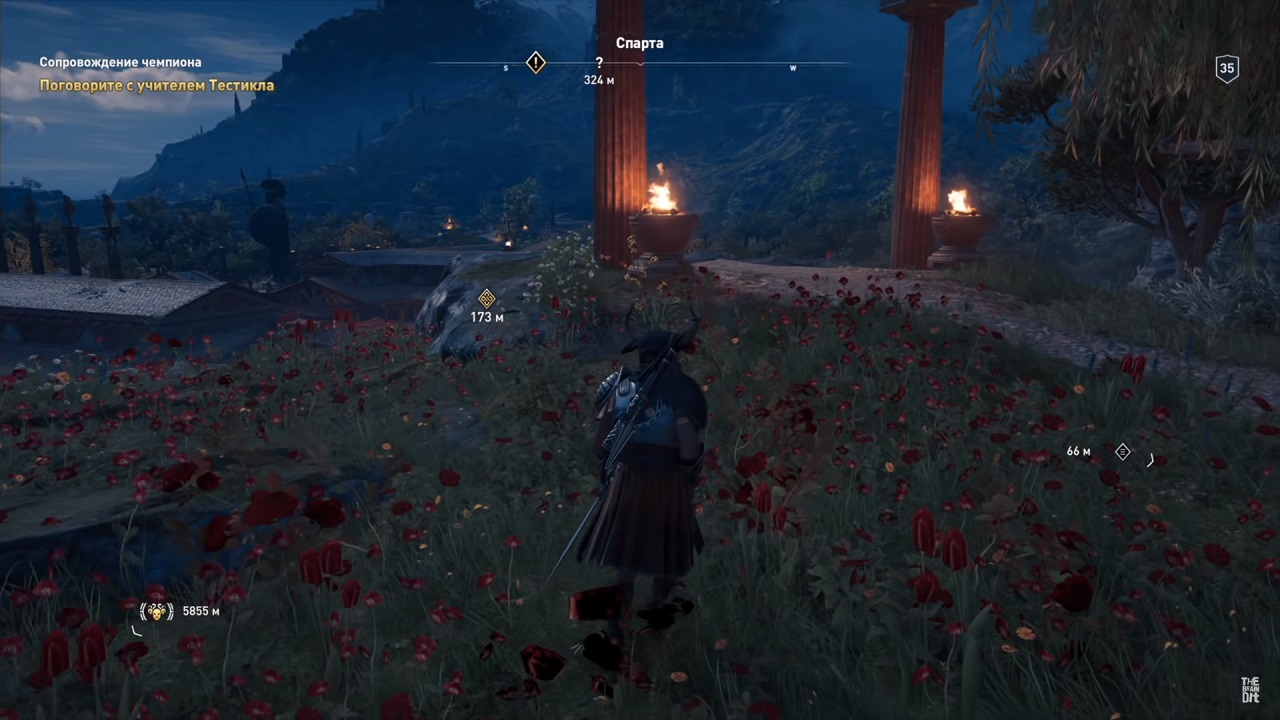Click the yellow quest marker on the compass
This screenshot has width=1280, height=720.
tap(536, 63)
